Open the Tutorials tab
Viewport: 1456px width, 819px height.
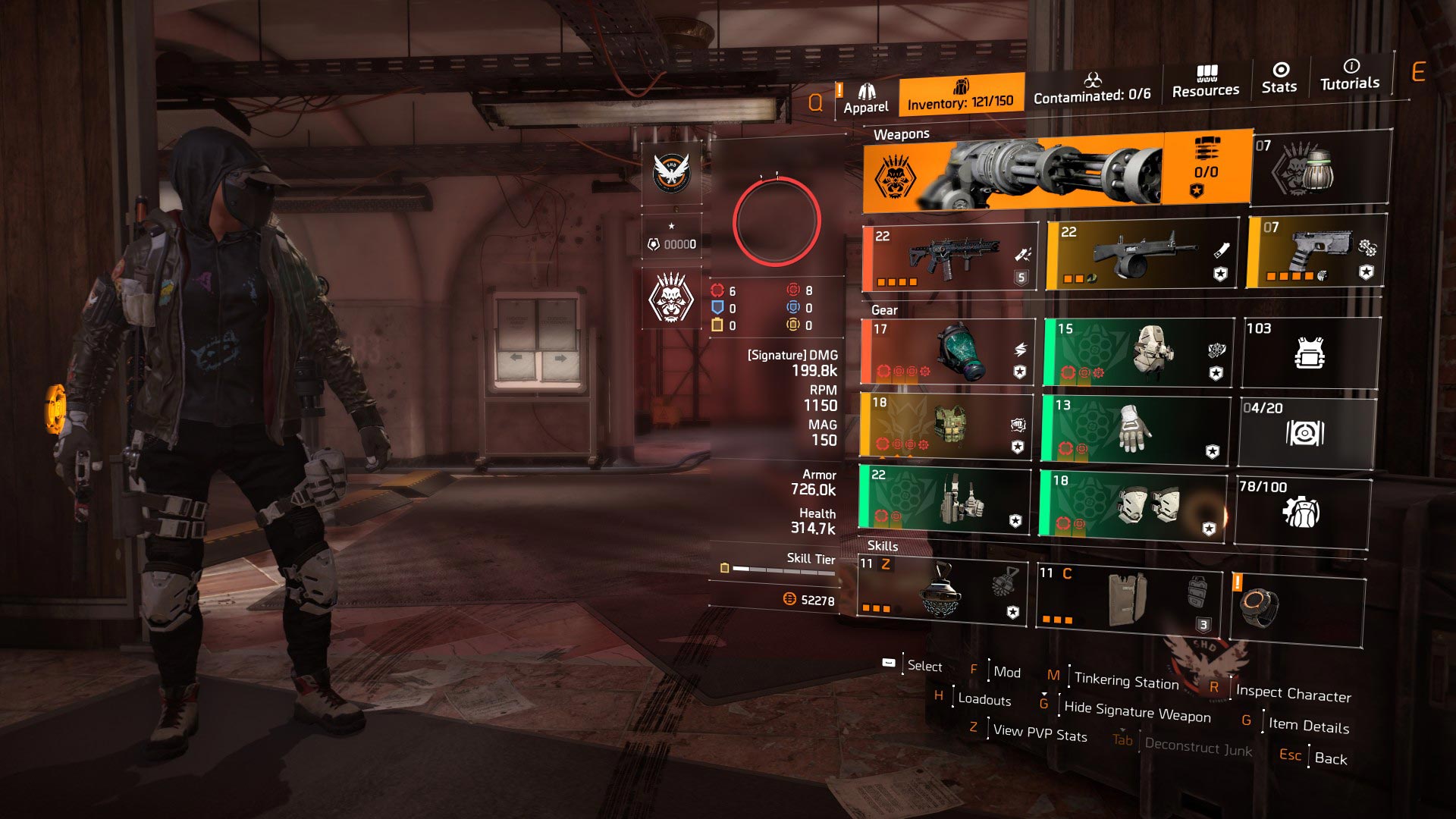tap(1350, 75)
